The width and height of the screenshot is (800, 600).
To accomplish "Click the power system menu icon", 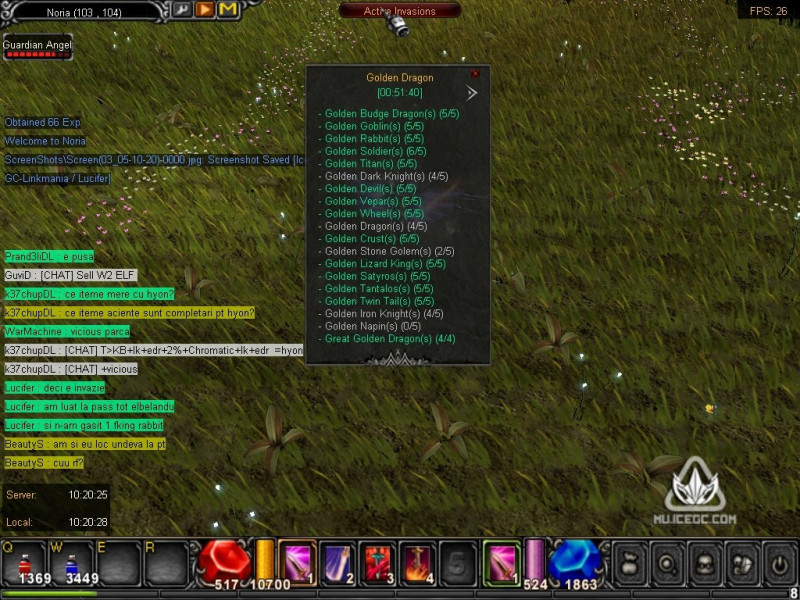I will [779, 562].
